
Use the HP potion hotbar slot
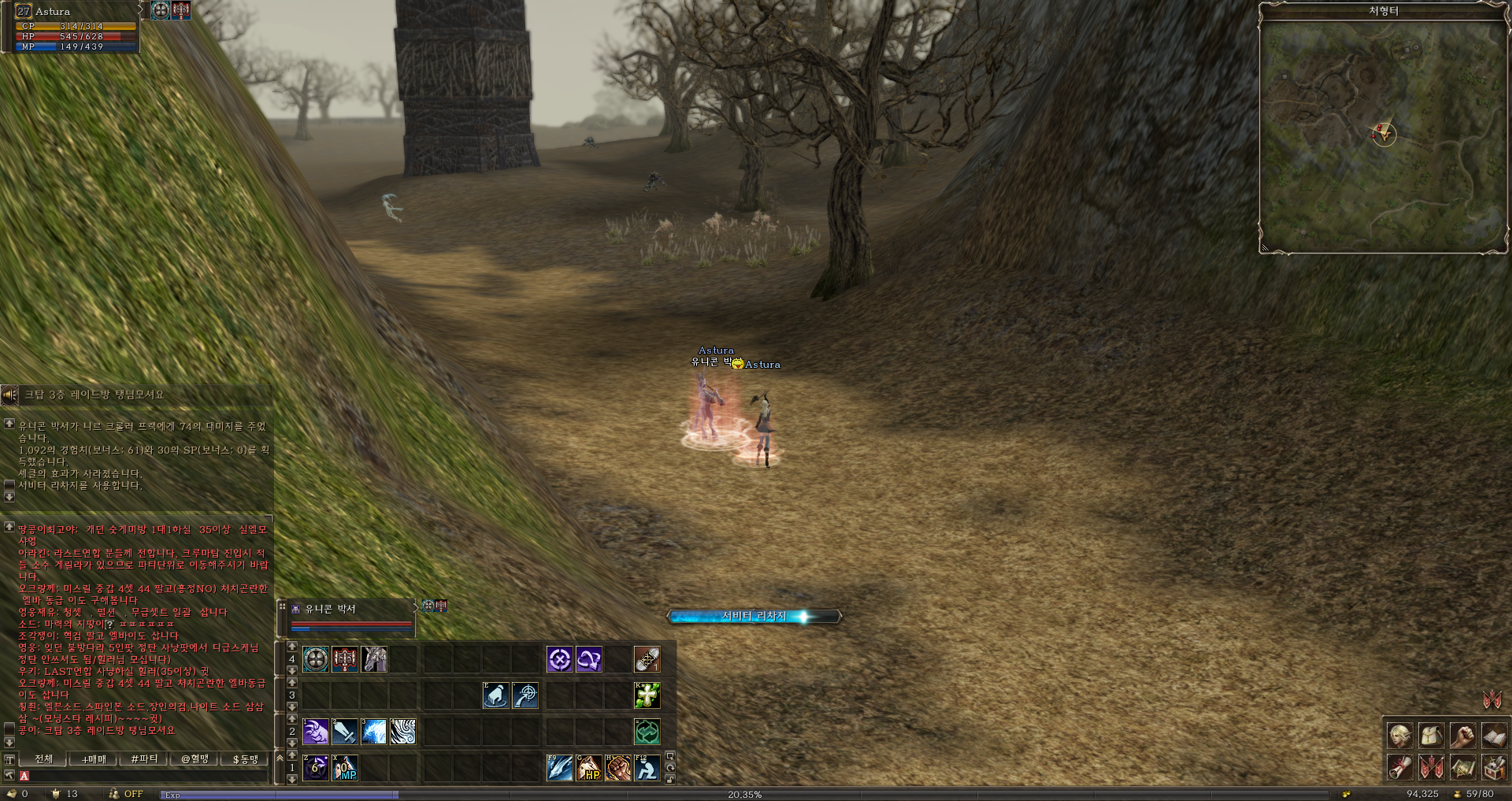tap(589, 768)
